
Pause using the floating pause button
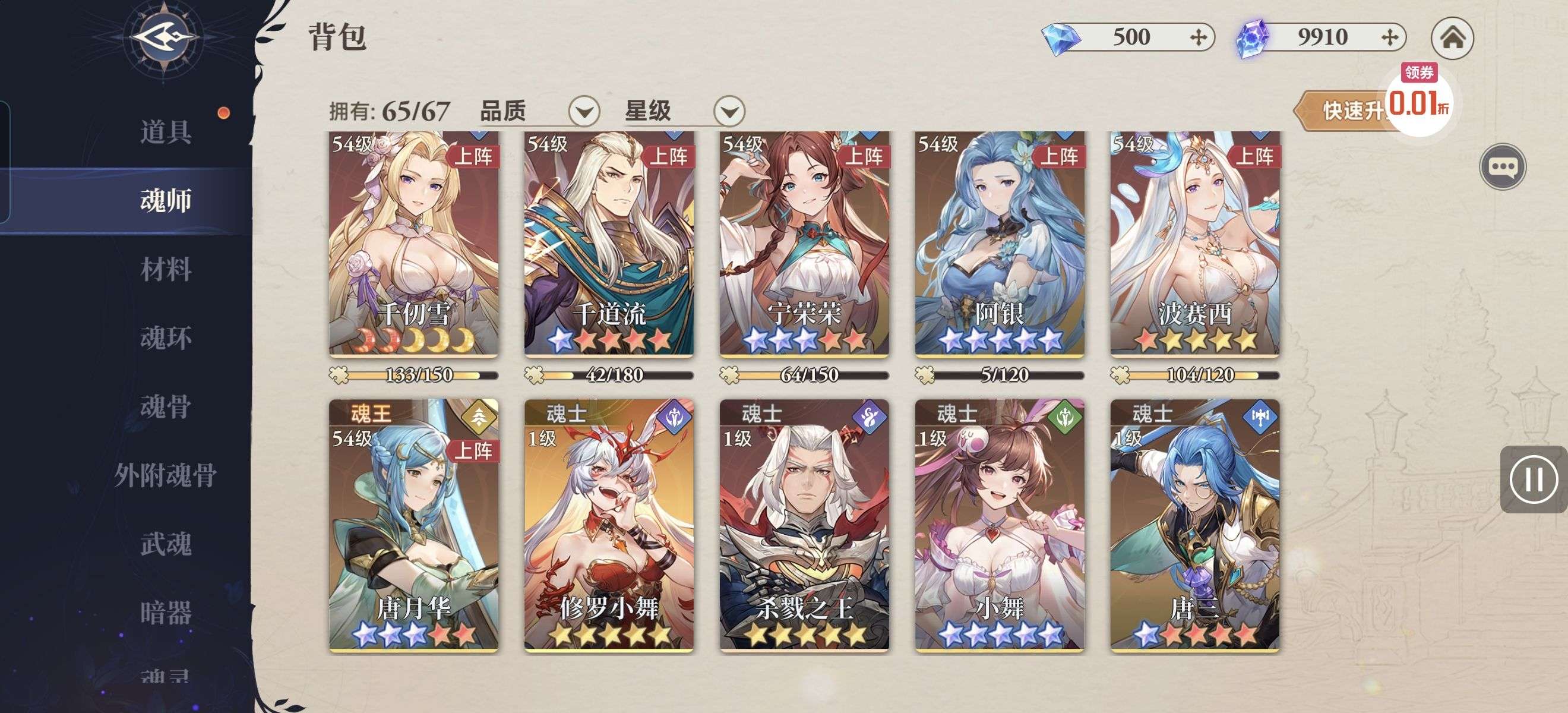pos(1534,480)
